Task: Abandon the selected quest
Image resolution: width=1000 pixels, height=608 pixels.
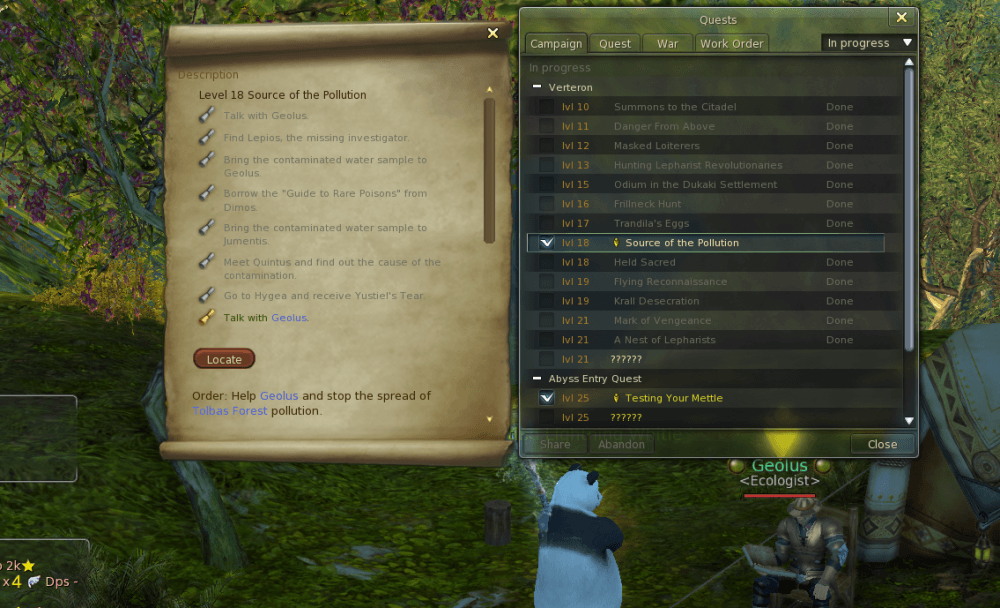Action: [x=621, y=444]
